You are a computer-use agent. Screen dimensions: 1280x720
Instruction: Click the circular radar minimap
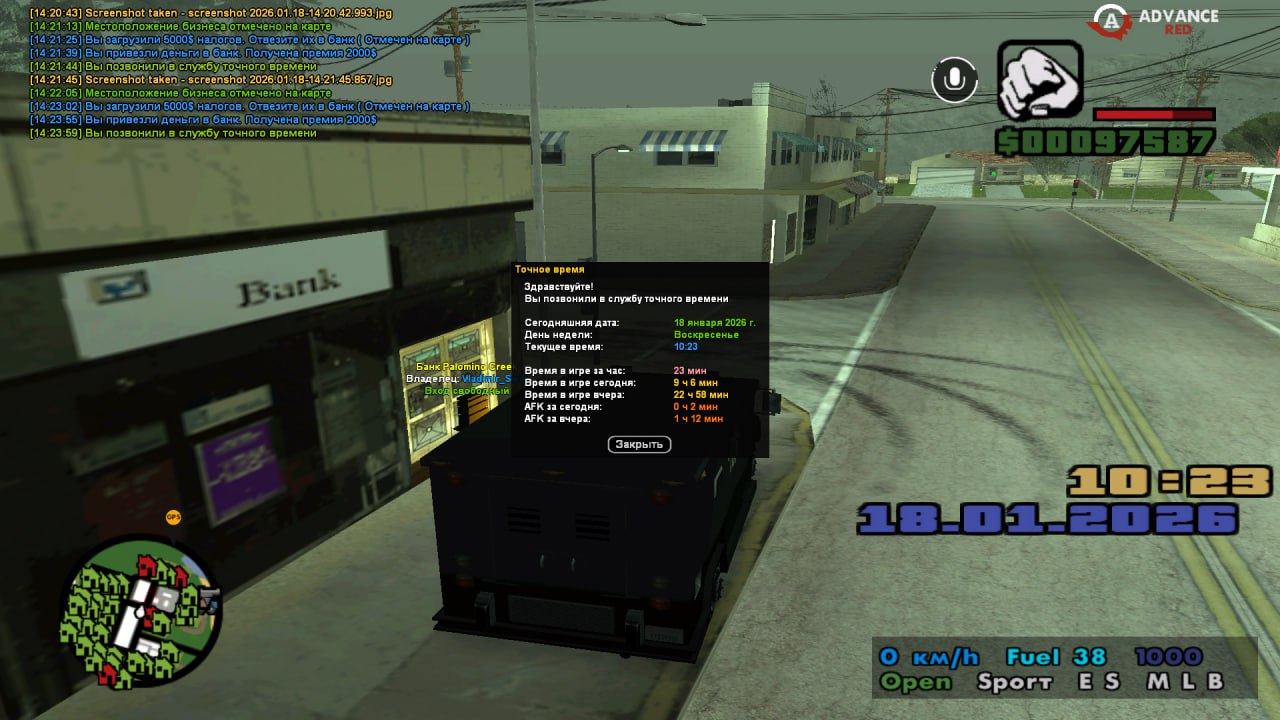click(142, 613)
